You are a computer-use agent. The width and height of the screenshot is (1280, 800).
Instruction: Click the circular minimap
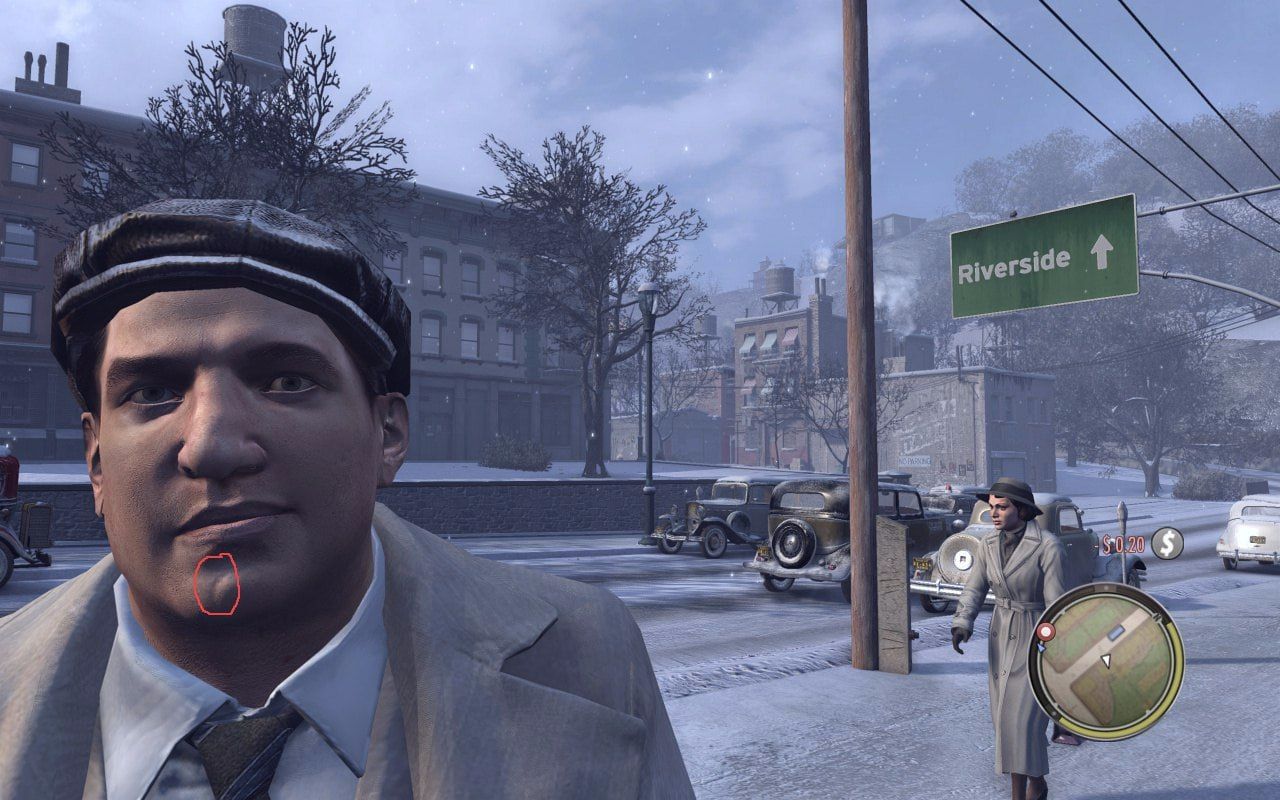click(1106, 661)
